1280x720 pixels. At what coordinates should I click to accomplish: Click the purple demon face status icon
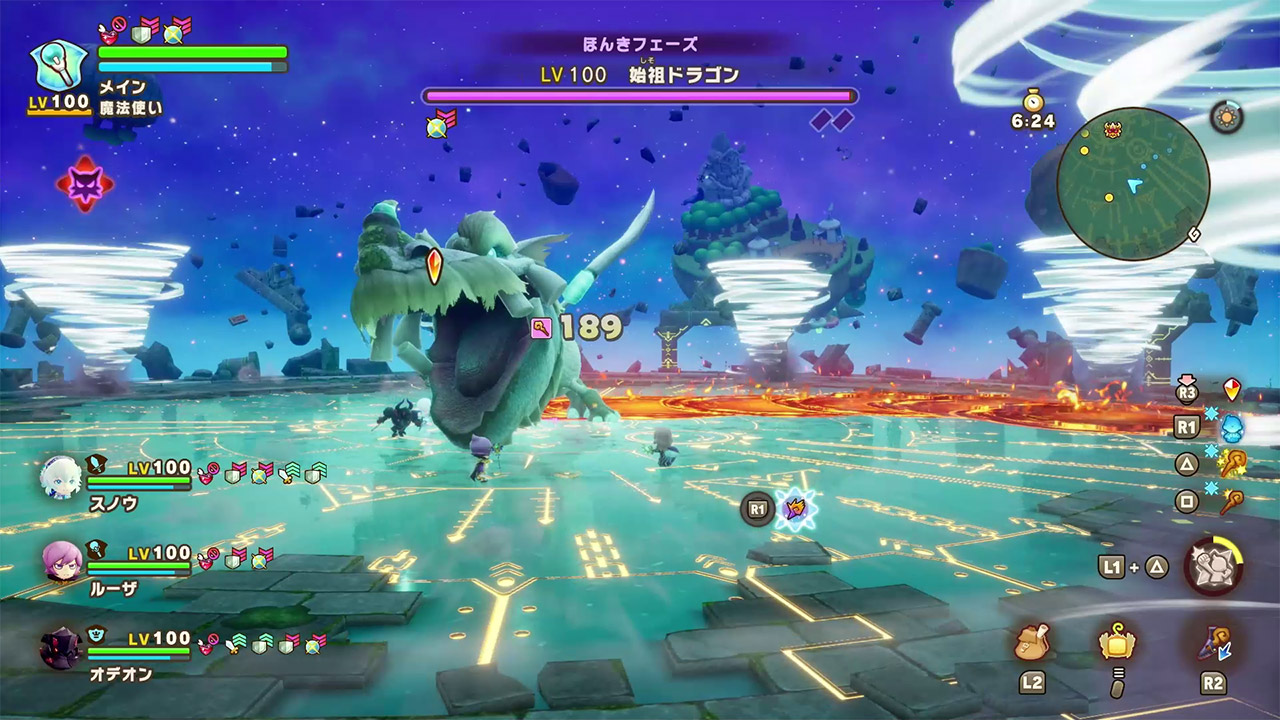click(84, 183)
